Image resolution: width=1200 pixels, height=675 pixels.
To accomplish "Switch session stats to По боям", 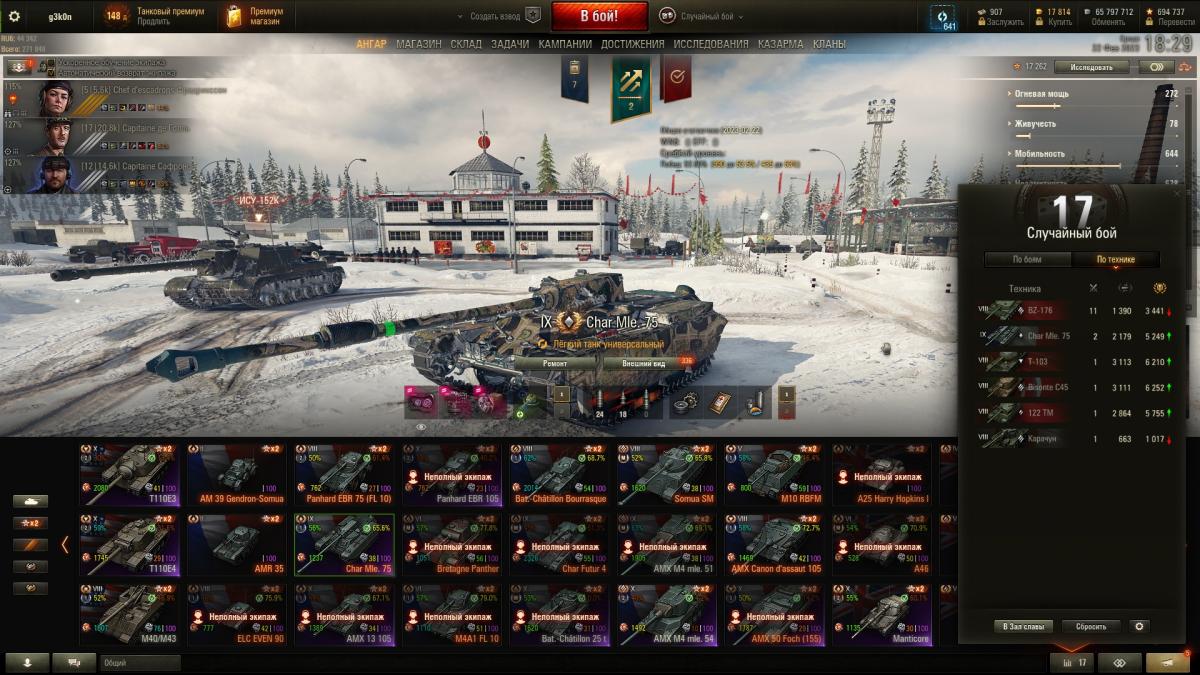I will coord(1027,260).
